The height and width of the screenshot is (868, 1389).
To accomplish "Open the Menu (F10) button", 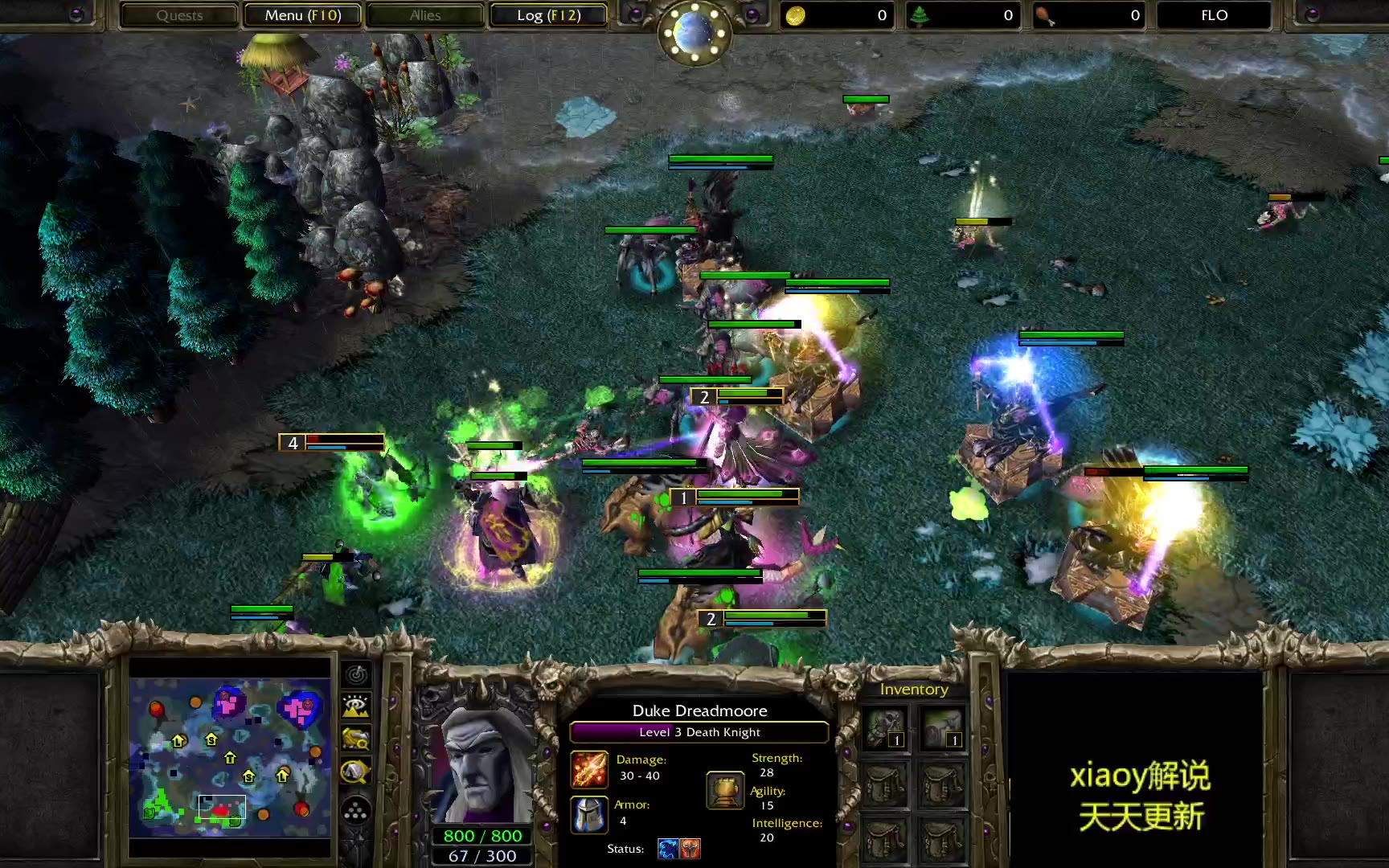I will coord(303,15).
